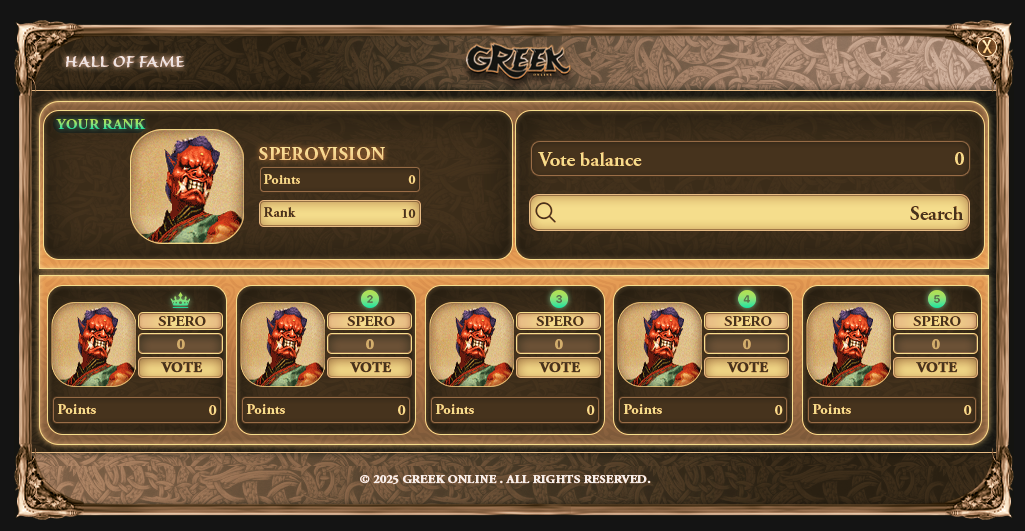Select the SPEROVISION avatar portrait
This screenshot has height=531, width=1025.
coord(187,186)
